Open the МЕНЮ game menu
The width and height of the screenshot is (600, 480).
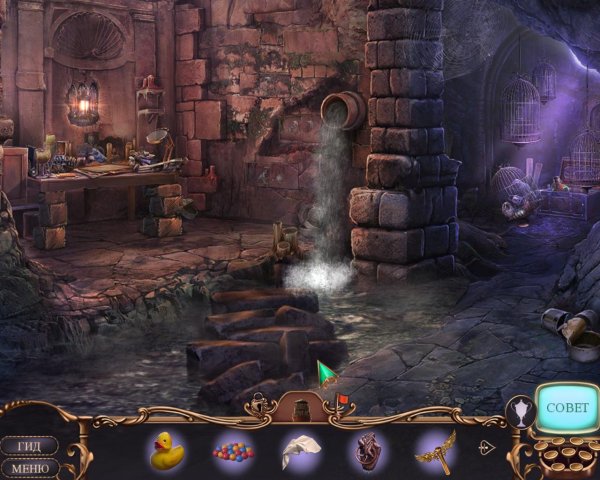click(28, 467)
